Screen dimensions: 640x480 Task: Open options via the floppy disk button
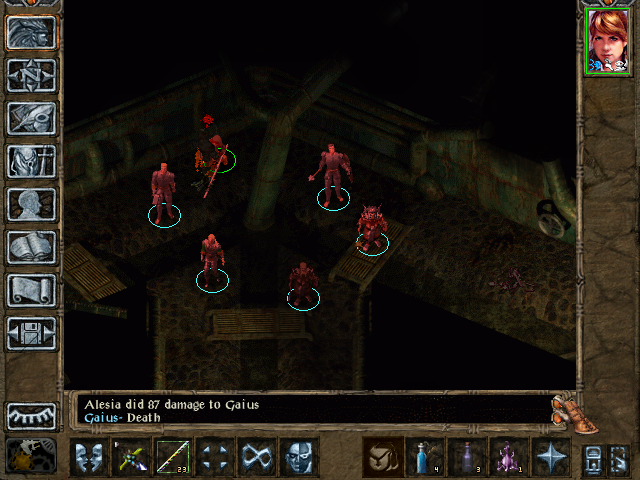coord(32,333)
